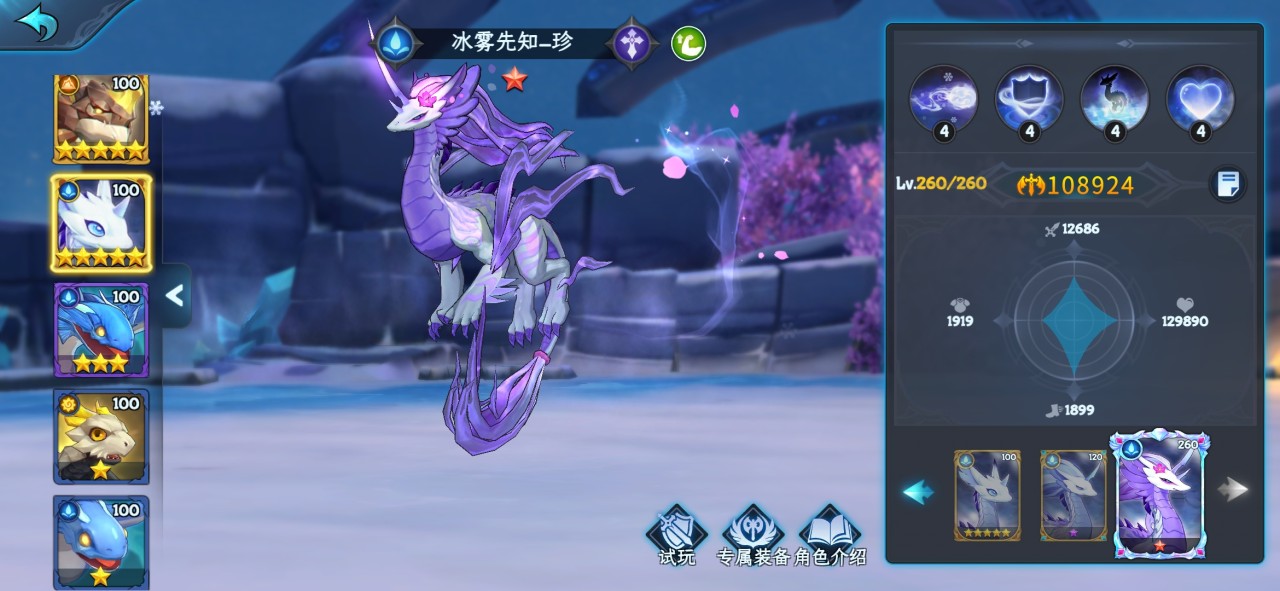Select the level 100 form card
This screenshot has height=591, width=1280.
(987, 495)
